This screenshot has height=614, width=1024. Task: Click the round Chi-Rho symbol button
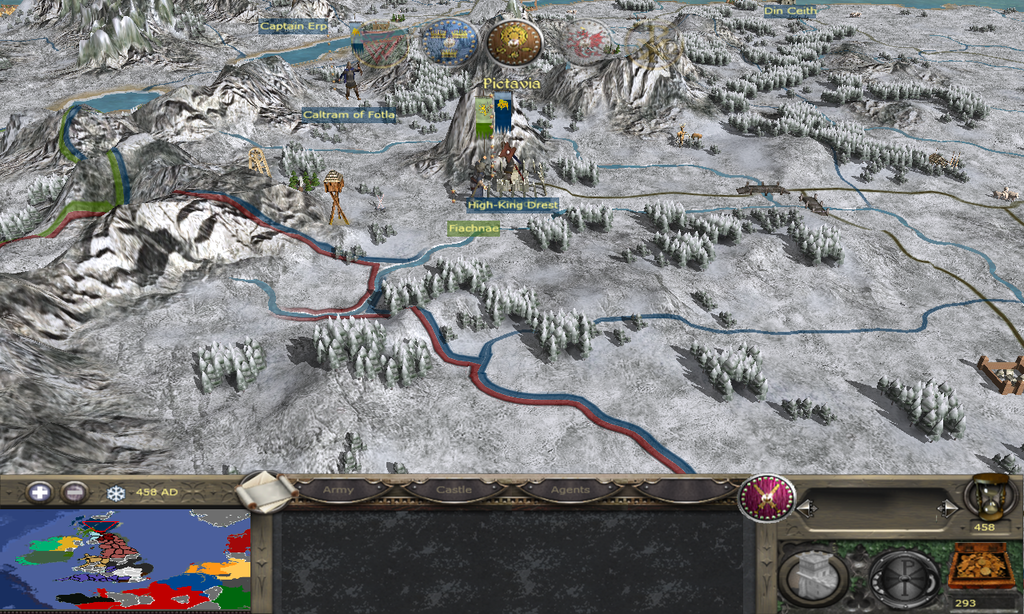pyautogui.click(x=903, y=576)
